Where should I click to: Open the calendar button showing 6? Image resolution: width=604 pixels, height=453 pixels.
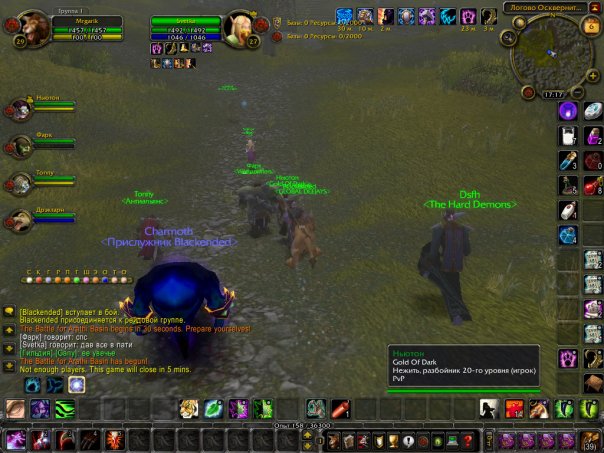click(x=590, y=27)
